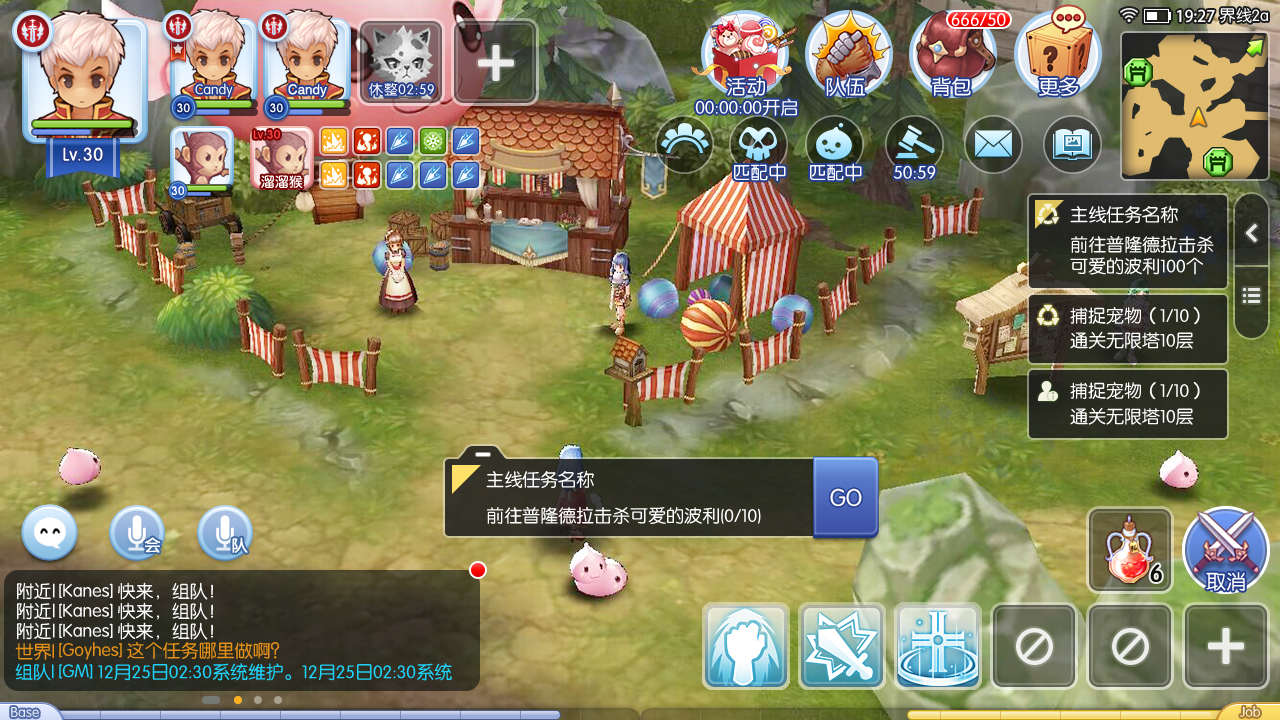Cast the fist skill
Viewport: 1280px width, 720px height.
click(745, 645)
